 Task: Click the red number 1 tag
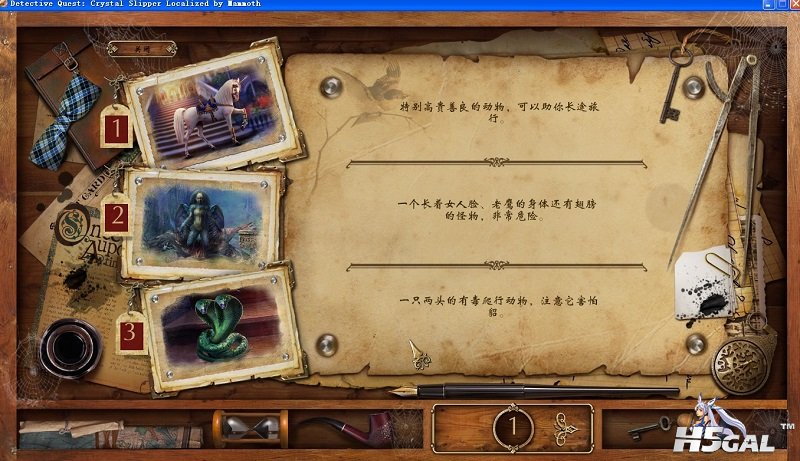pos(117,128)
